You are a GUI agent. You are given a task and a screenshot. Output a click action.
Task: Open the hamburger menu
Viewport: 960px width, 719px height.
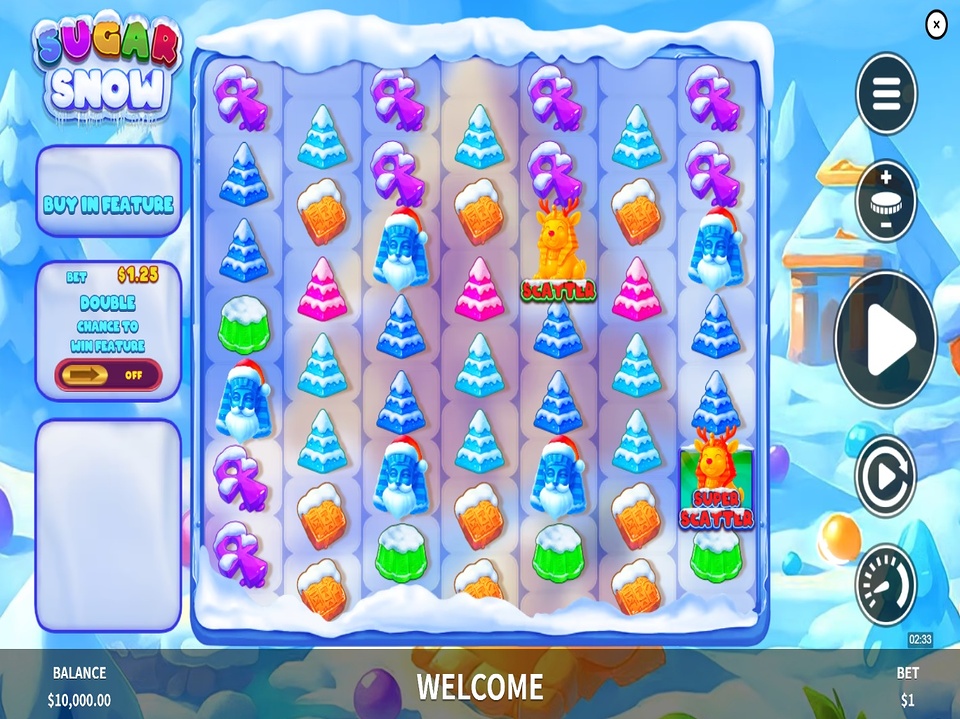(886, 94)
